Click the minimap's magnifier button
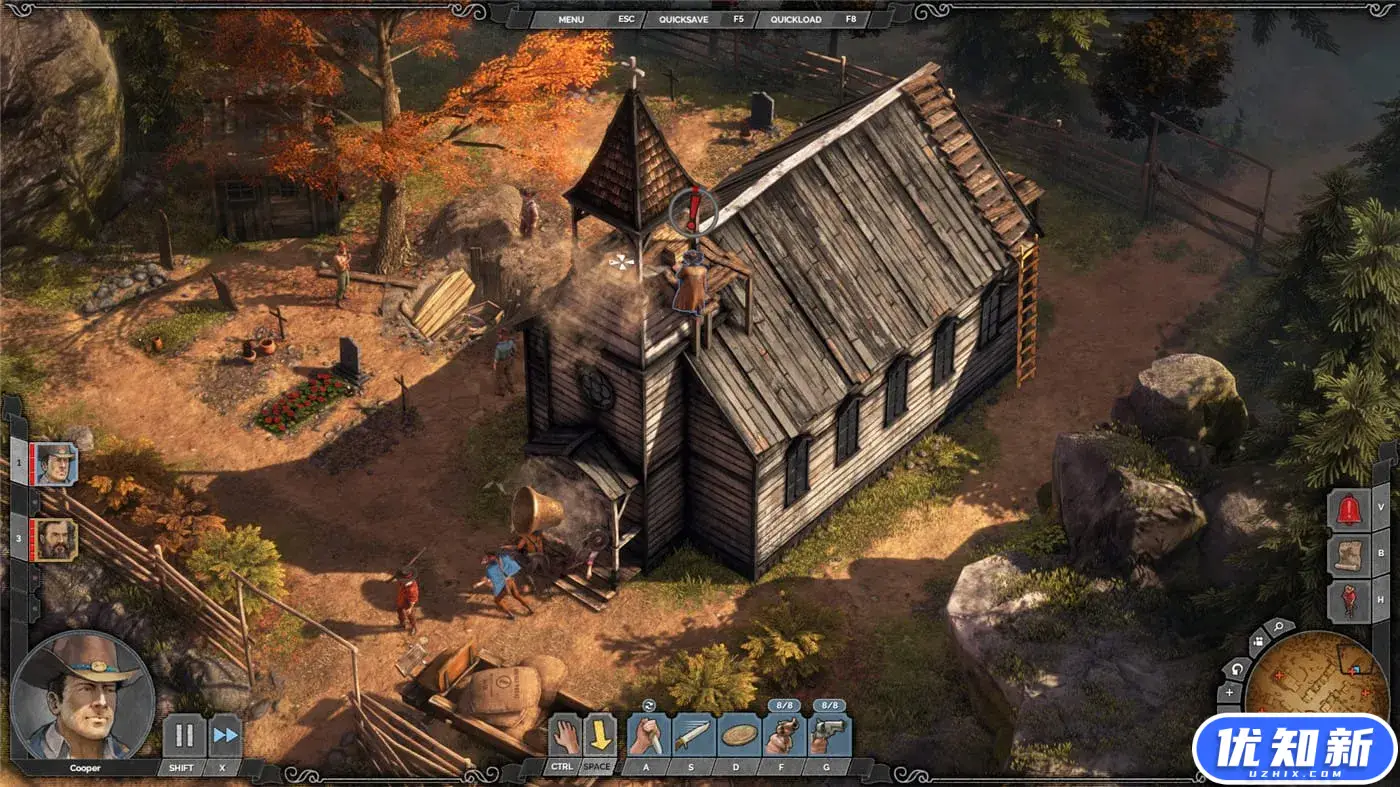 pos(1278,628)
